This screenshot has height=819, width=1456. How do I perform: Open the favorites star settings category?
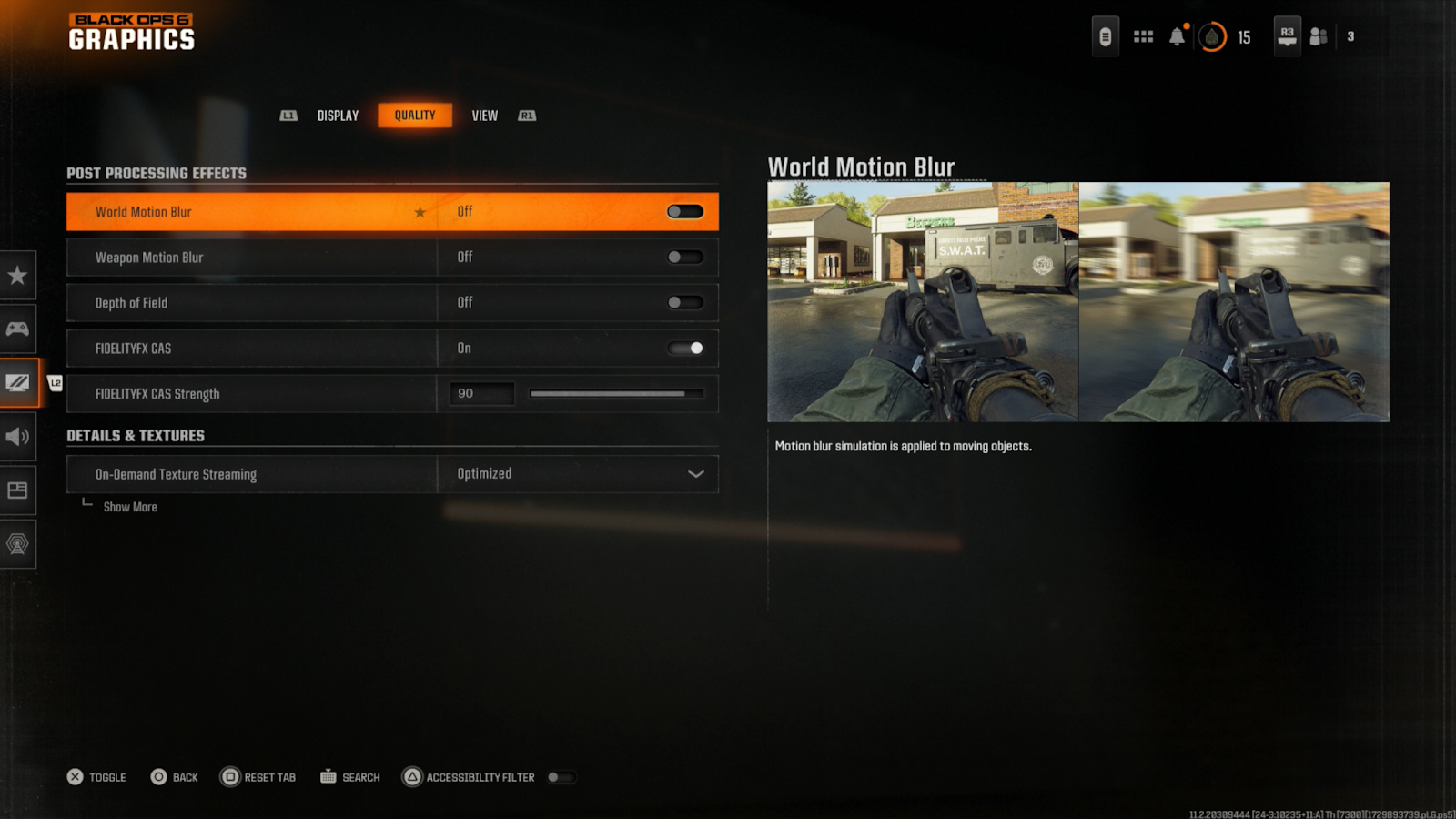click(x=17, y=276)
